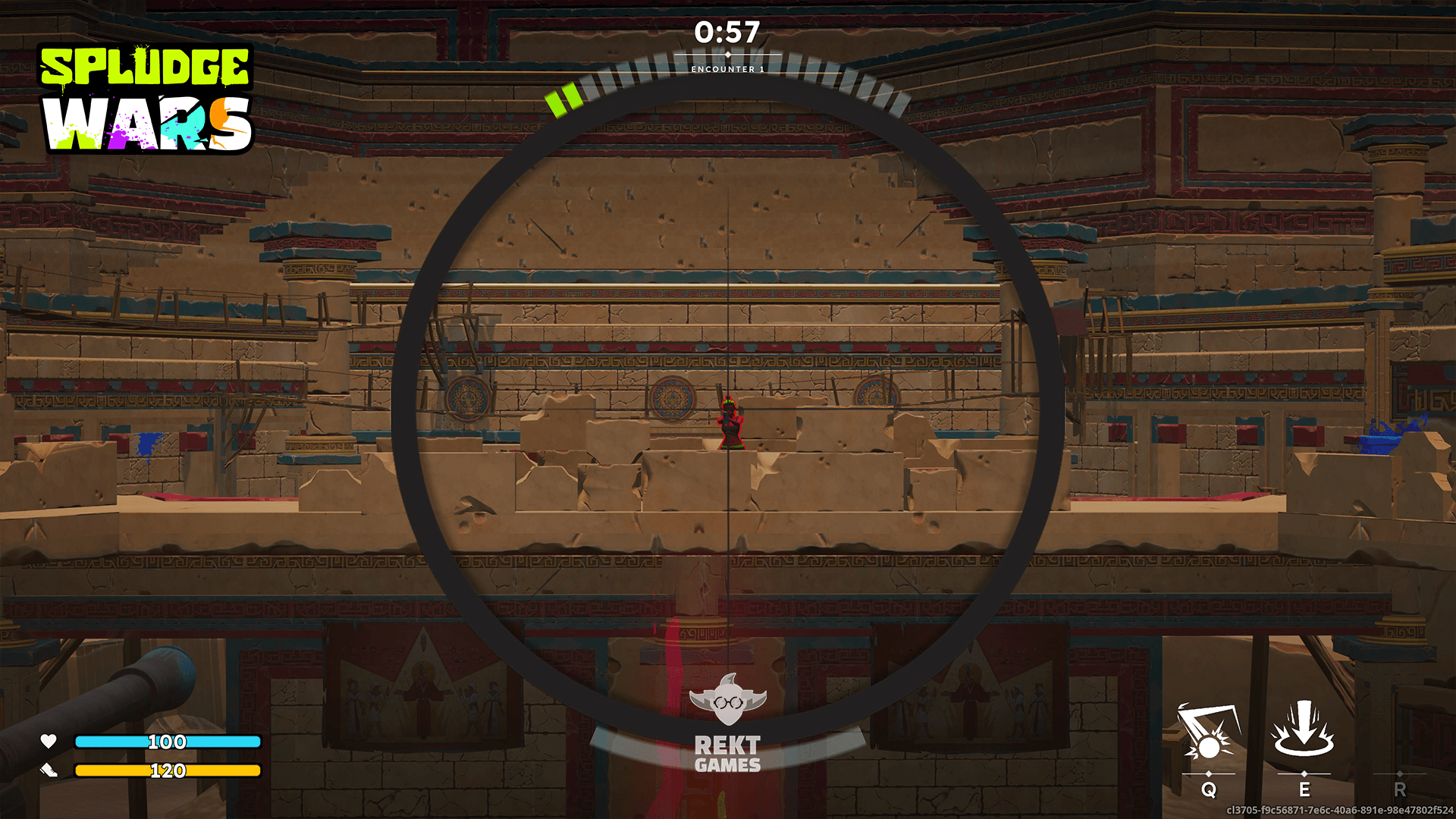Click the Sploodge Wars game logo
The width and height of the screenshot is (1456, 819).
(146, 99)
